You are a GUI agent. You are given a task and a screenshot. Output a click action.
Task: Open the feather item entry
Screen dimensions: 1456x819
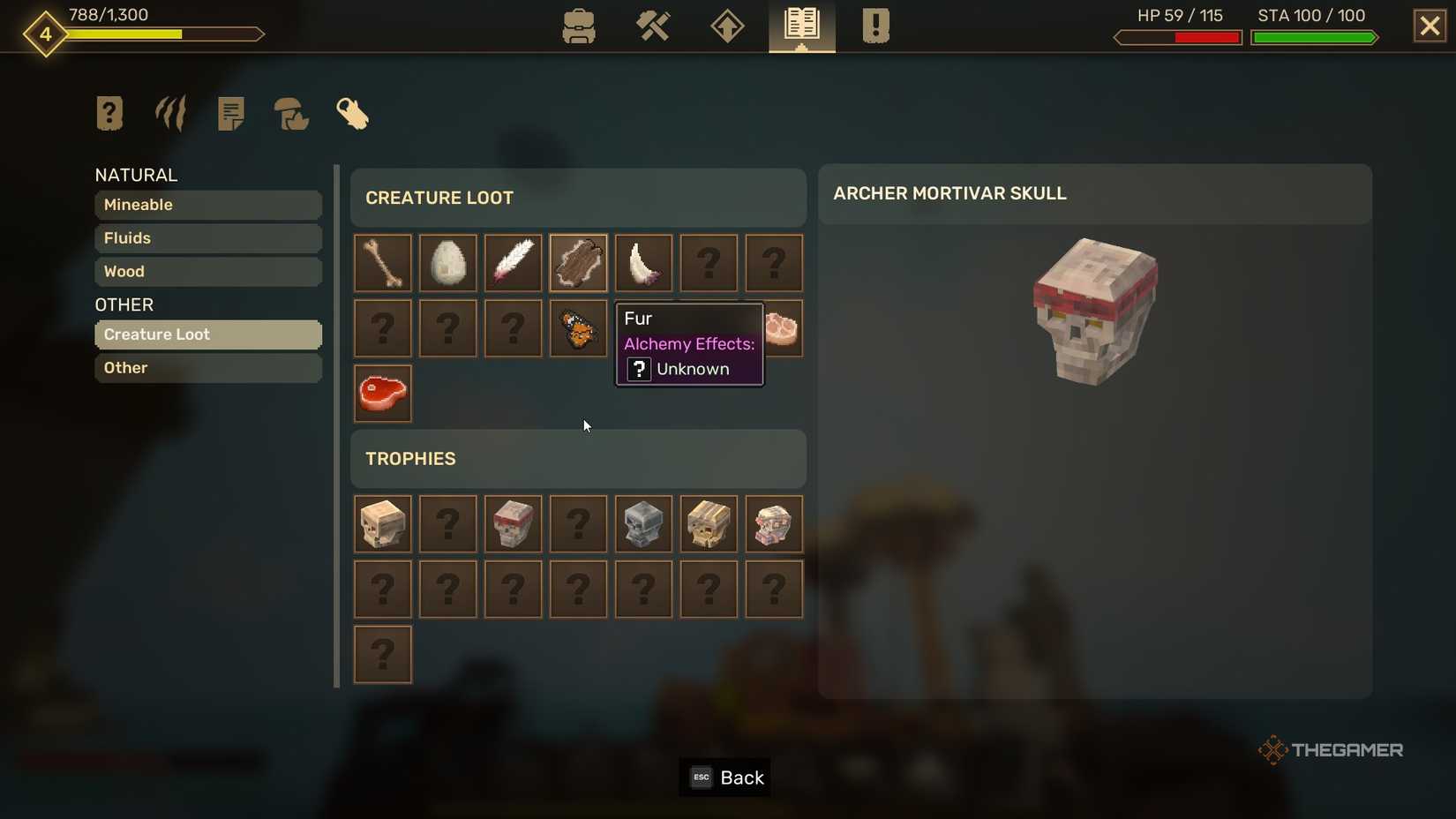point(513,262)
